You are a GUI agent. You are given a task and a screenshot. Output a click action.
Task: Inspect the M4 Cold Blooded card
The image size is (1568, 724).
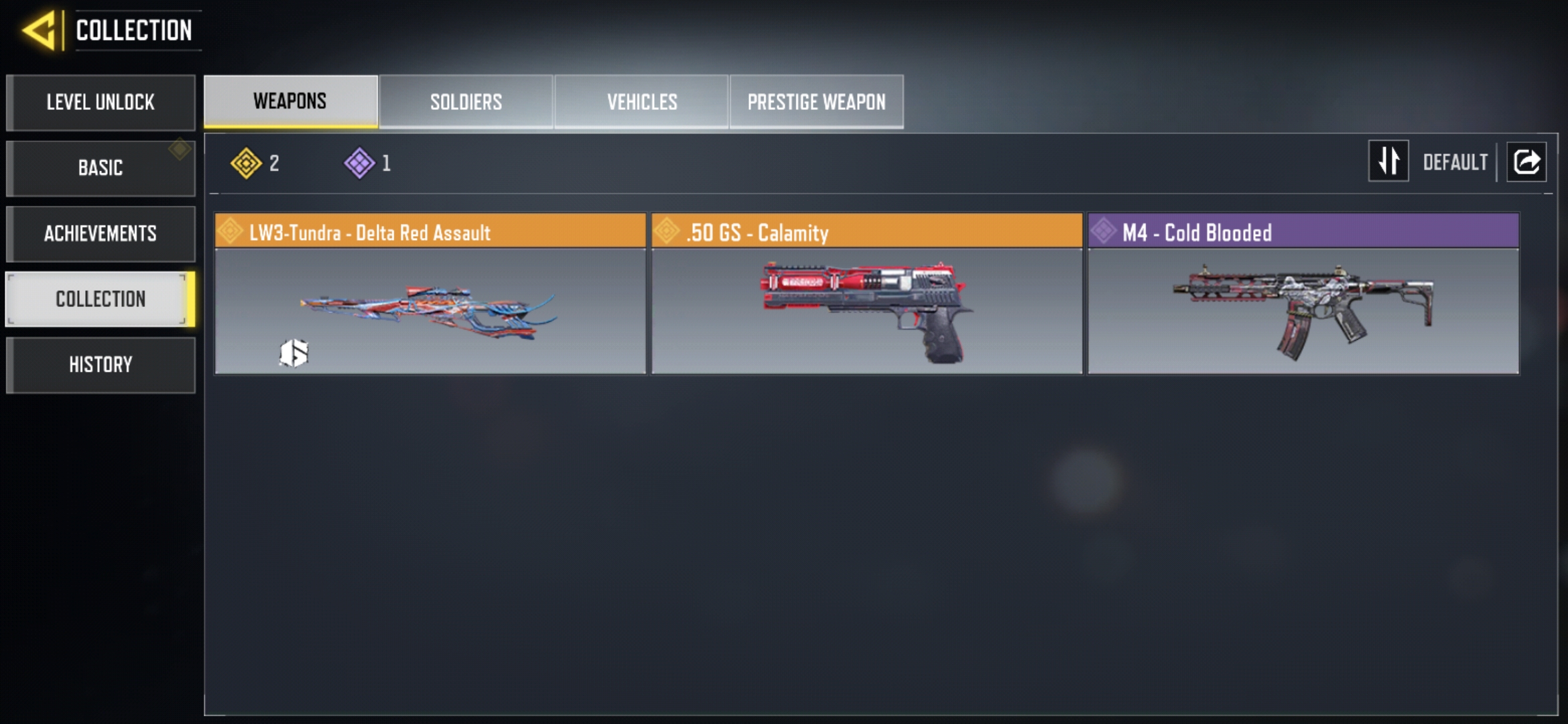[1303, 294]
